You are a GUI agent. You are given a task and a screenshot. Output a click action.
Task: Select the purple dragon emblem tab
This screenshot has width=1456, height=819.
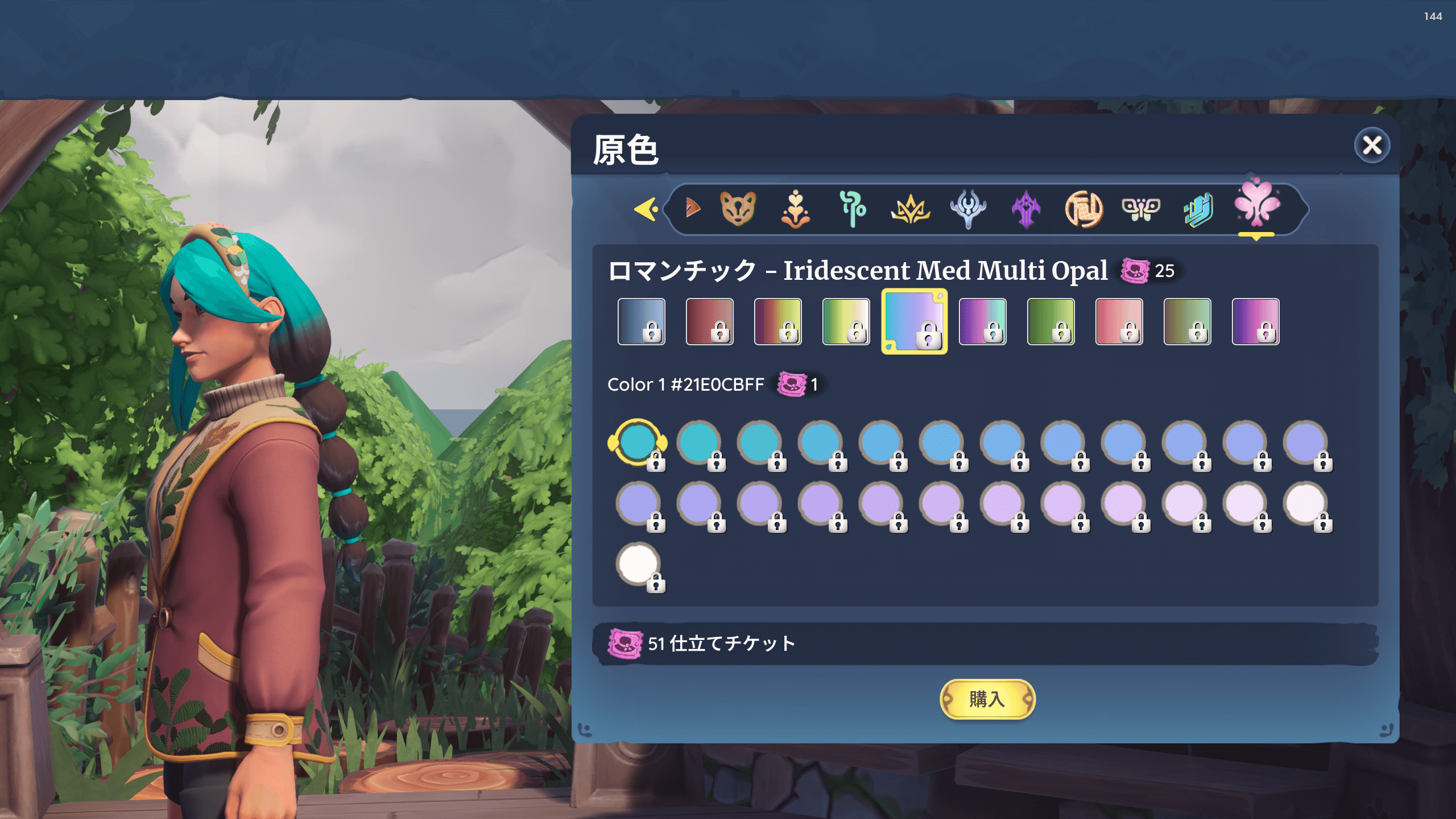pyautogui.click(x=1026, y=209)
